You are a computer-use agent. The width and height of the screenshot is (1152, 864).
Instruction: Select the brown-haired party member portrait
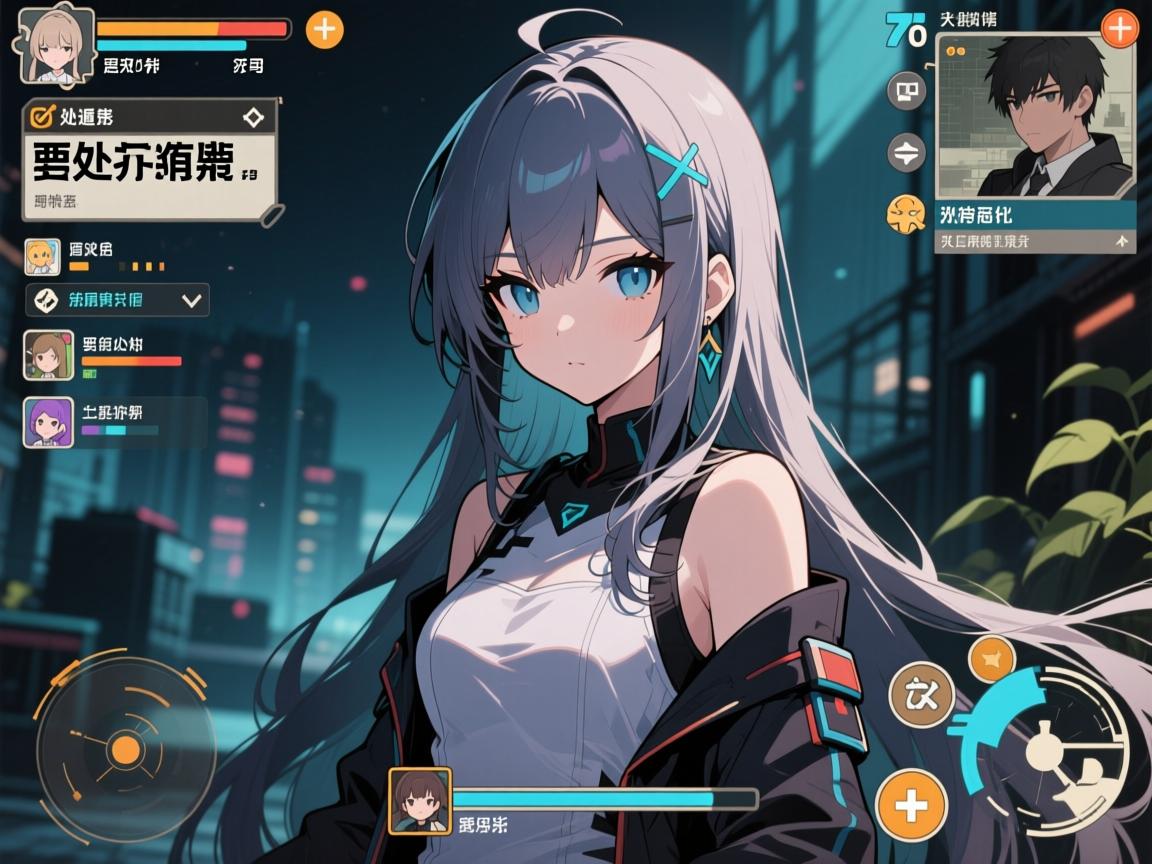[49, 355]
